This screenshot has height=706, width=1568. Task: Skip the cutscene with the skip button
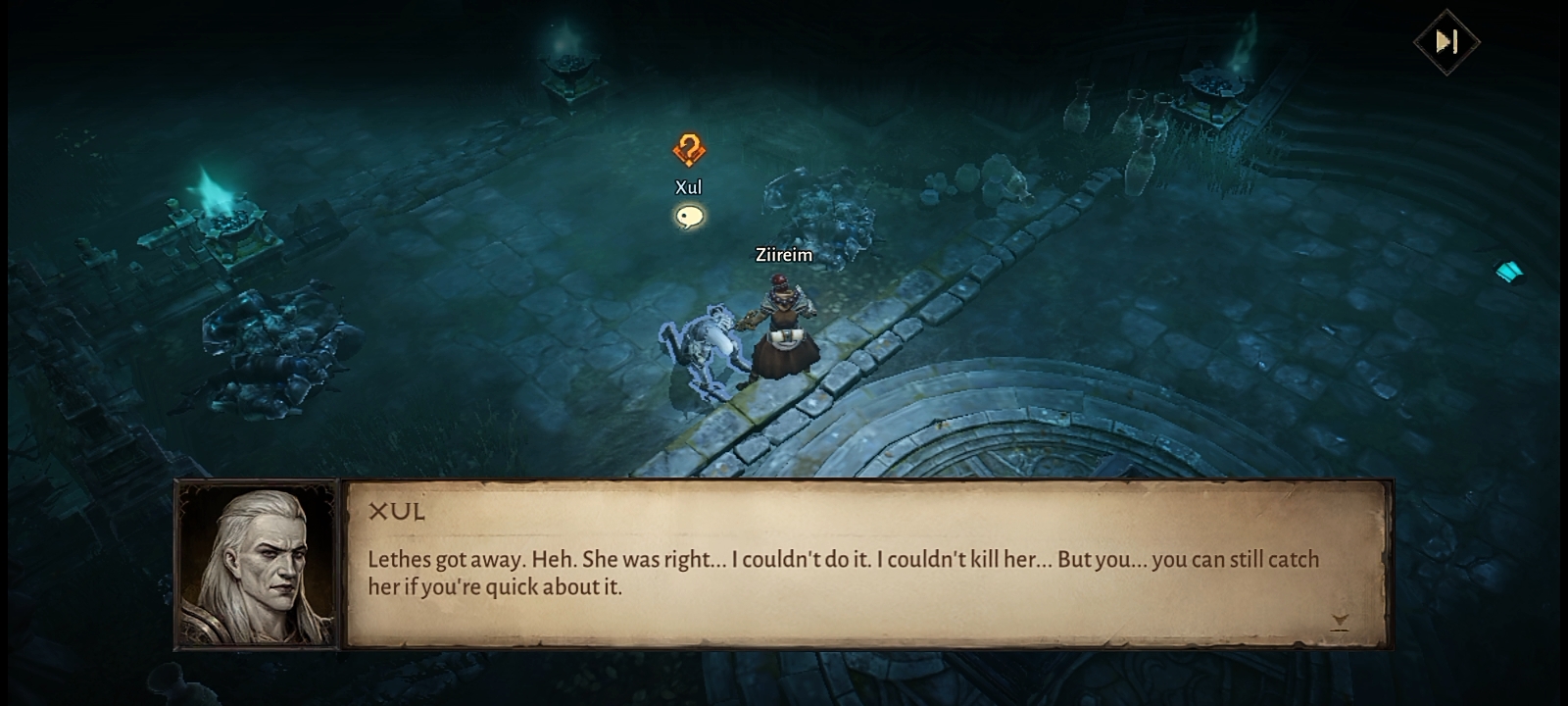(x=1446, y=41)
